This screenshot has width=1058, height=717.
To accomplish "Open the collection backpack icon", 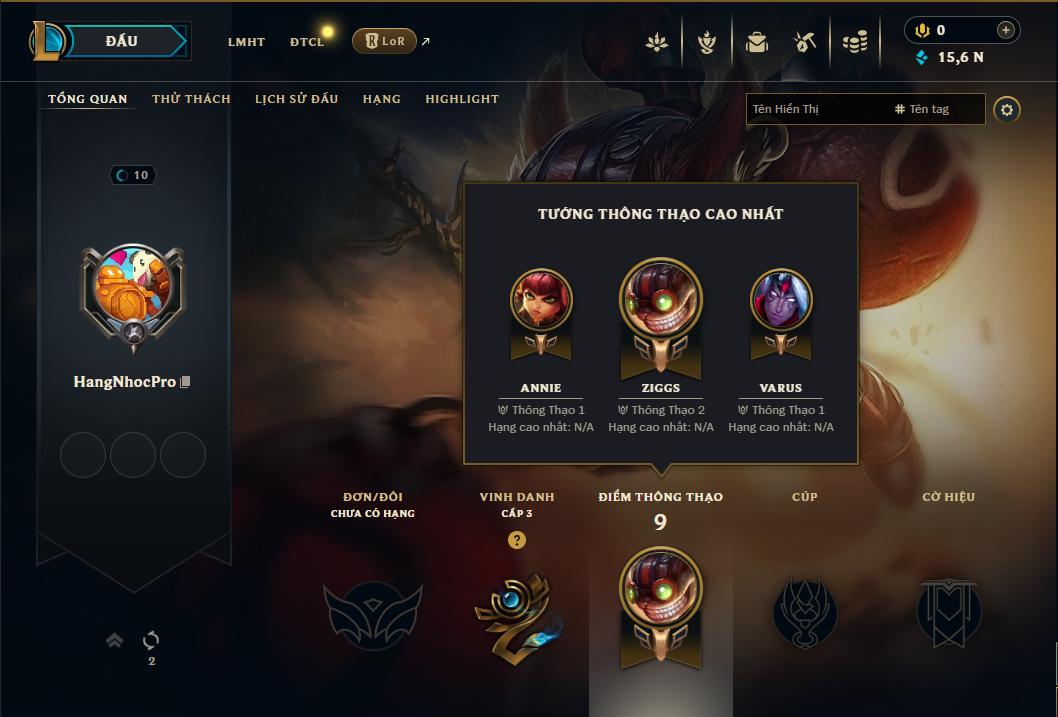I will [x=757, y=42].
